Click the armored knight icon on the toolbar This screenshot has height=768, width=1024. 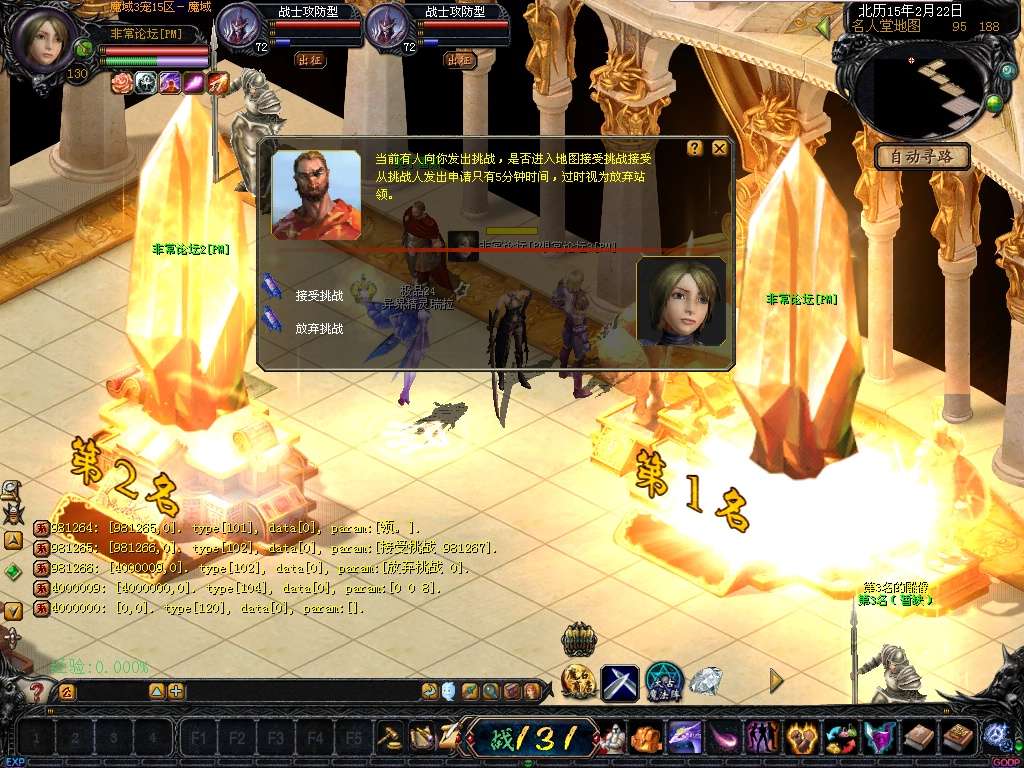(x=611, y=738)
